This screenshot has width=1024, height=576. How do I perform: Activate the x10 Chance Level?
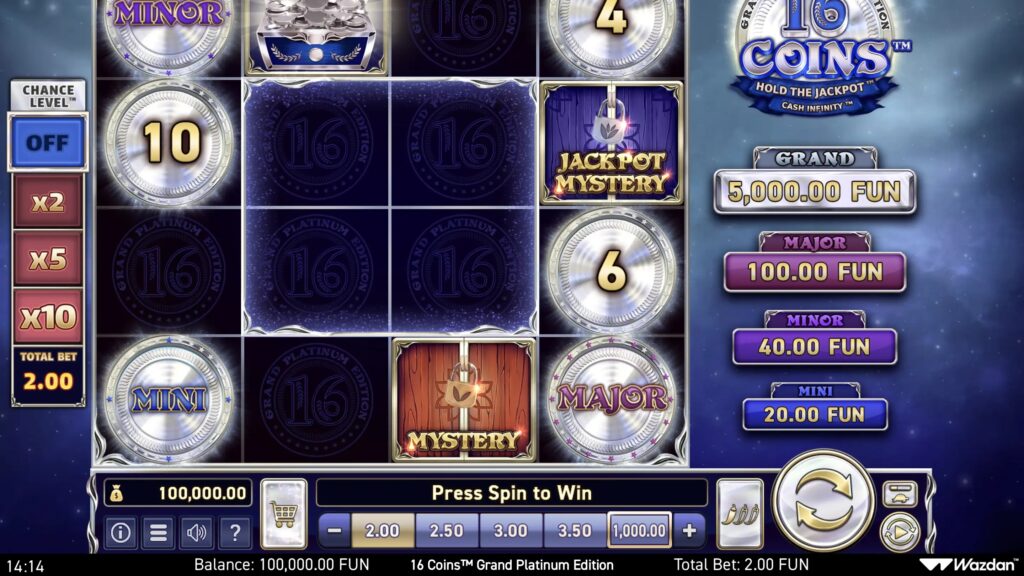pos(47,317)
